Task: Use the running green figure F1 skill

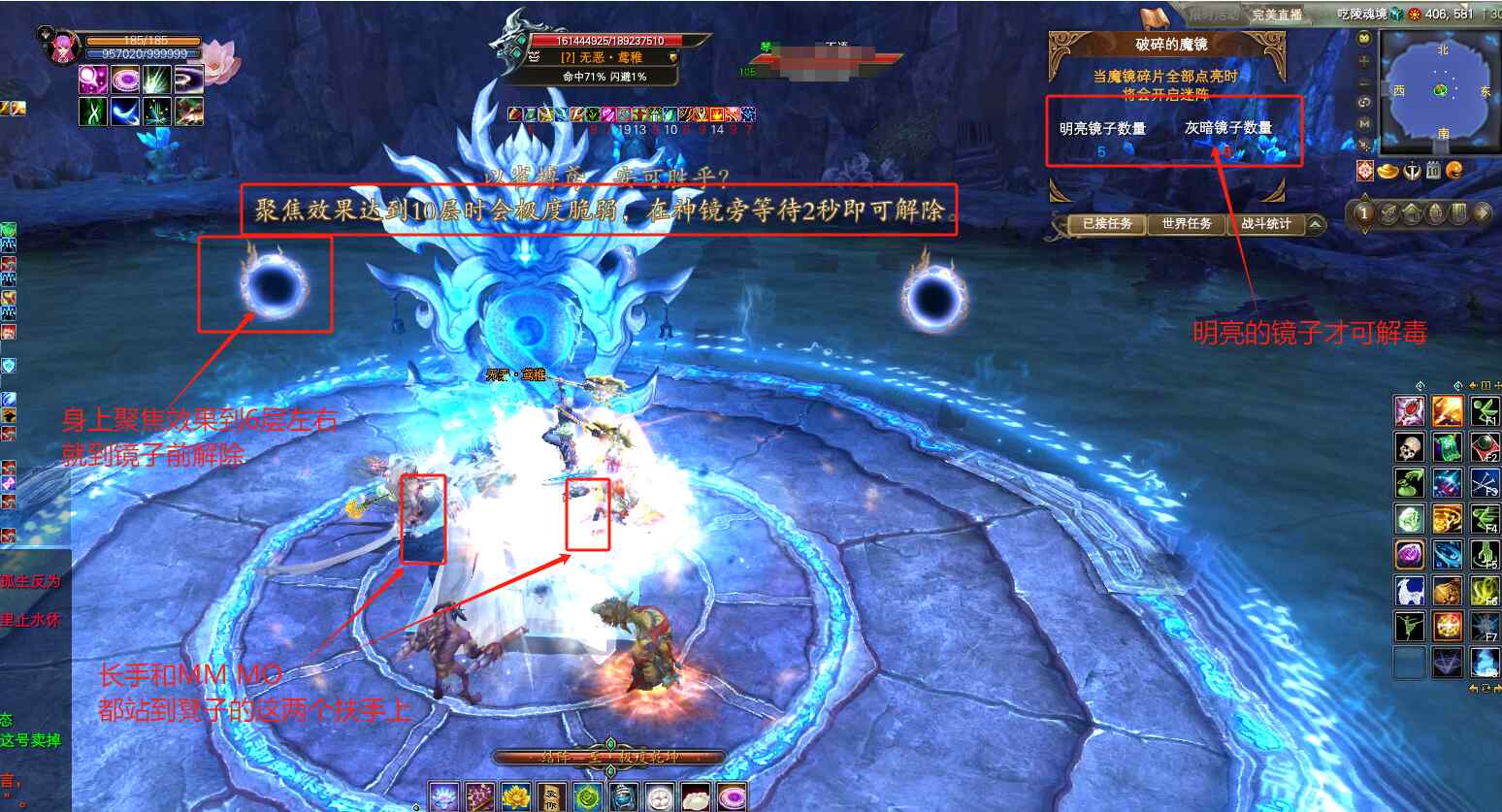Action: (1485, 411)
